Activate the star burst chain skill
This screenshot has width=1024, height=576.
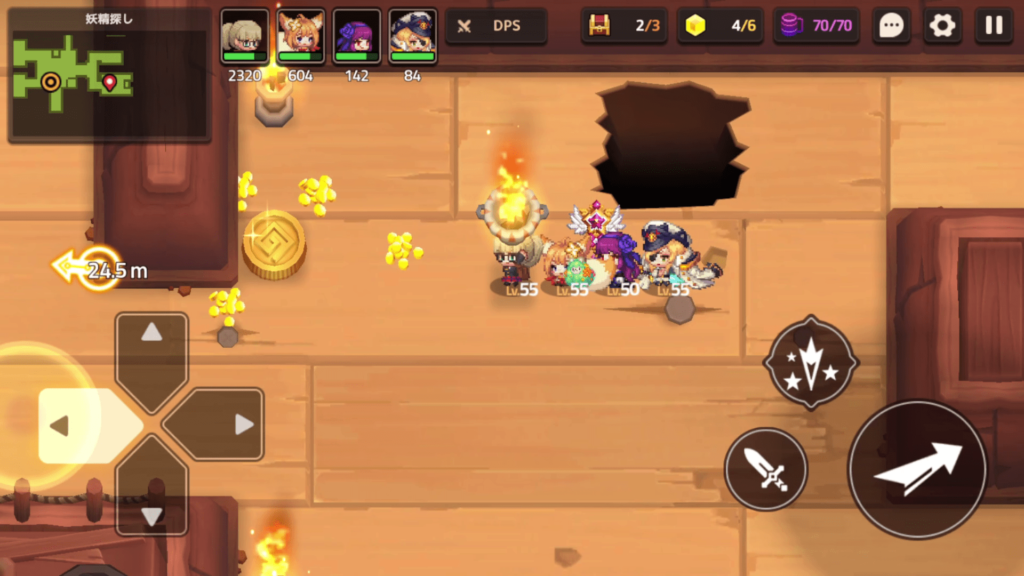coord(811,362)
